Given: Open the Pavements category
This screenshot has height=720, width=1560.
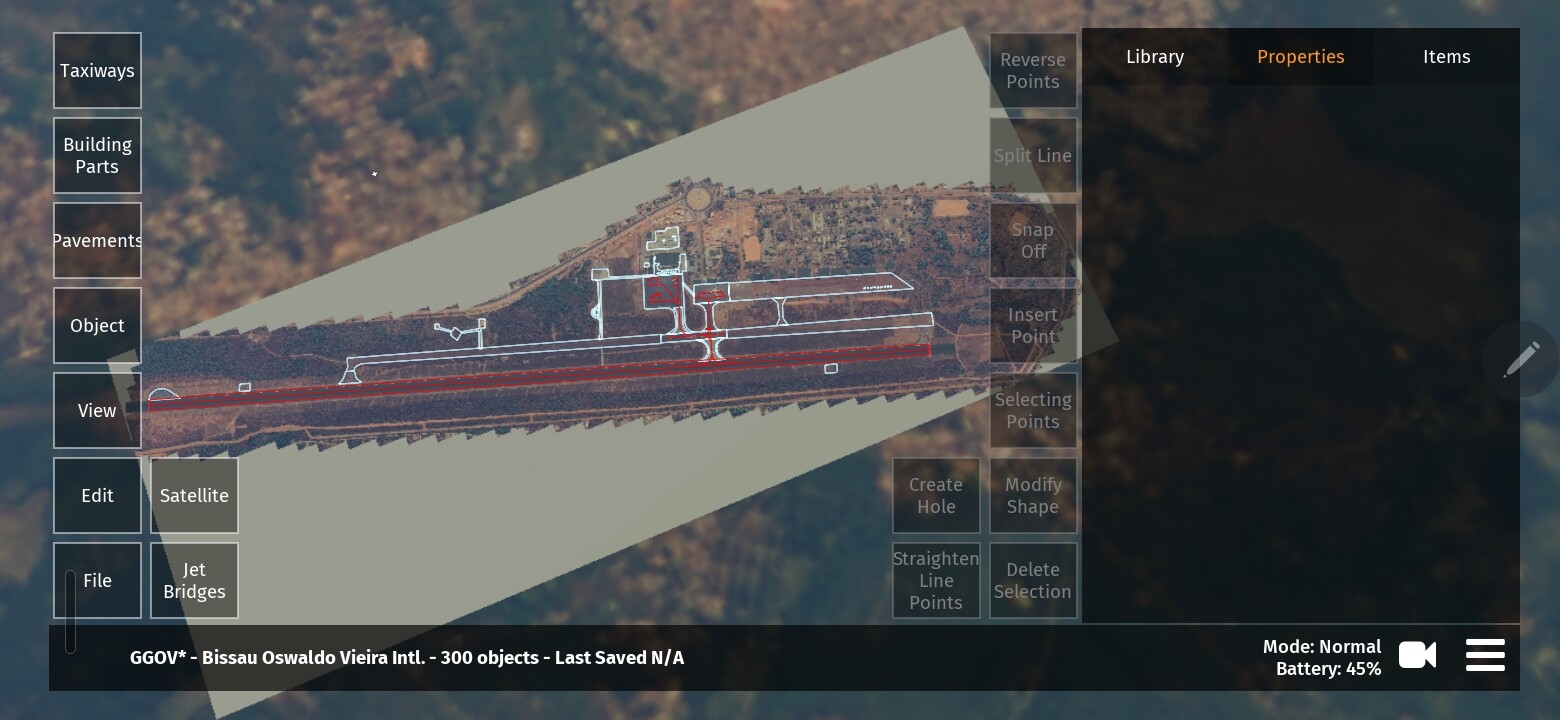Looking at the screenshot, I should pos(97,241).
